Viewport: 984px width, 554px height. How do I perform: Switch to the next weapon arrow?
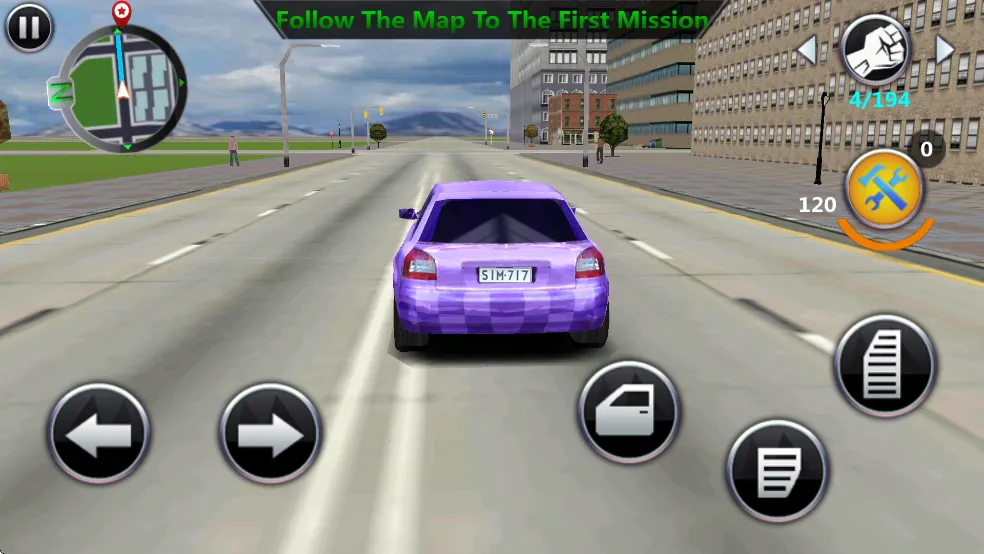coord(943,48)
